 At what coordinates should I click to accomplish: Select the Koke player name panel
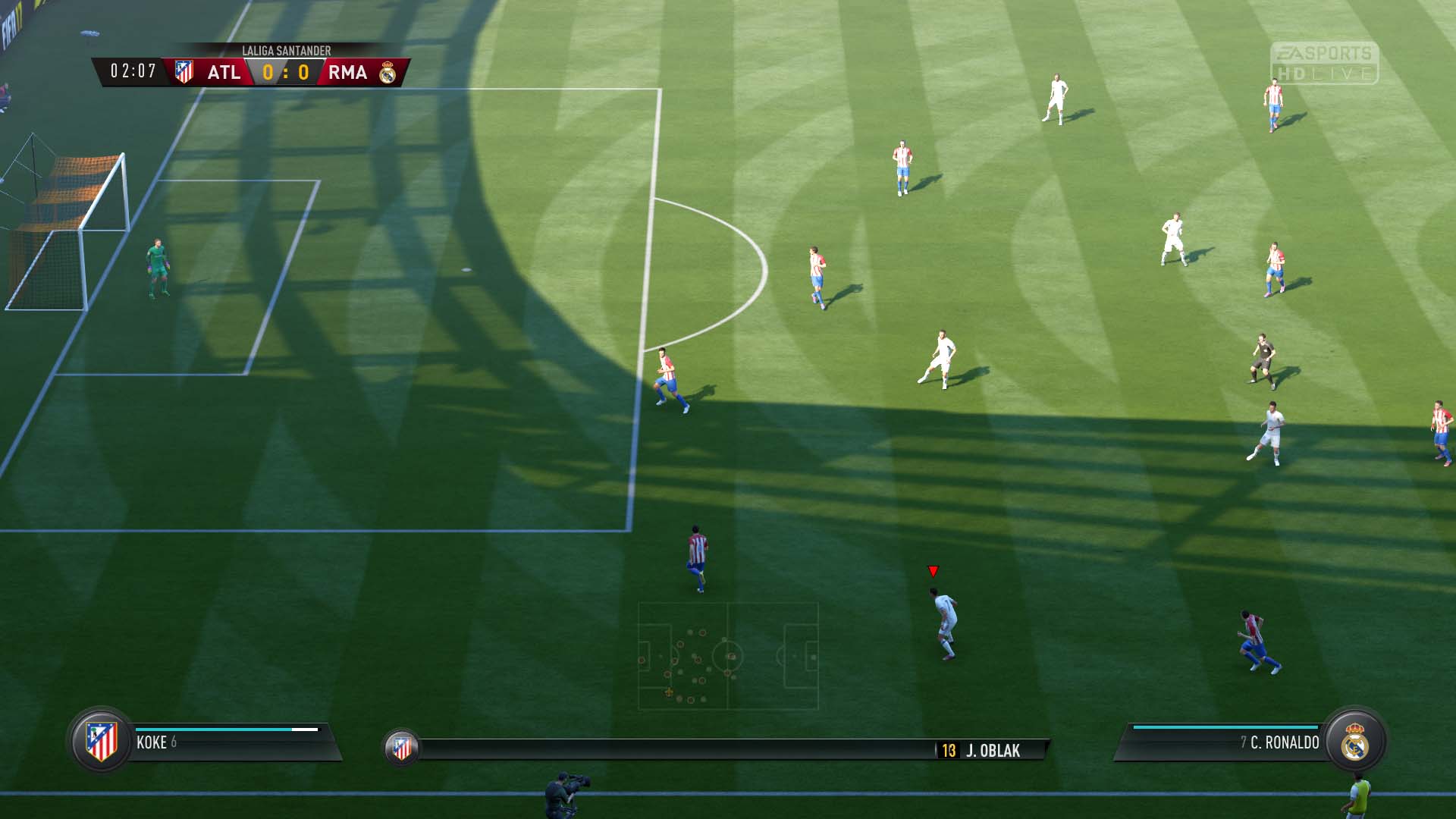227,742
